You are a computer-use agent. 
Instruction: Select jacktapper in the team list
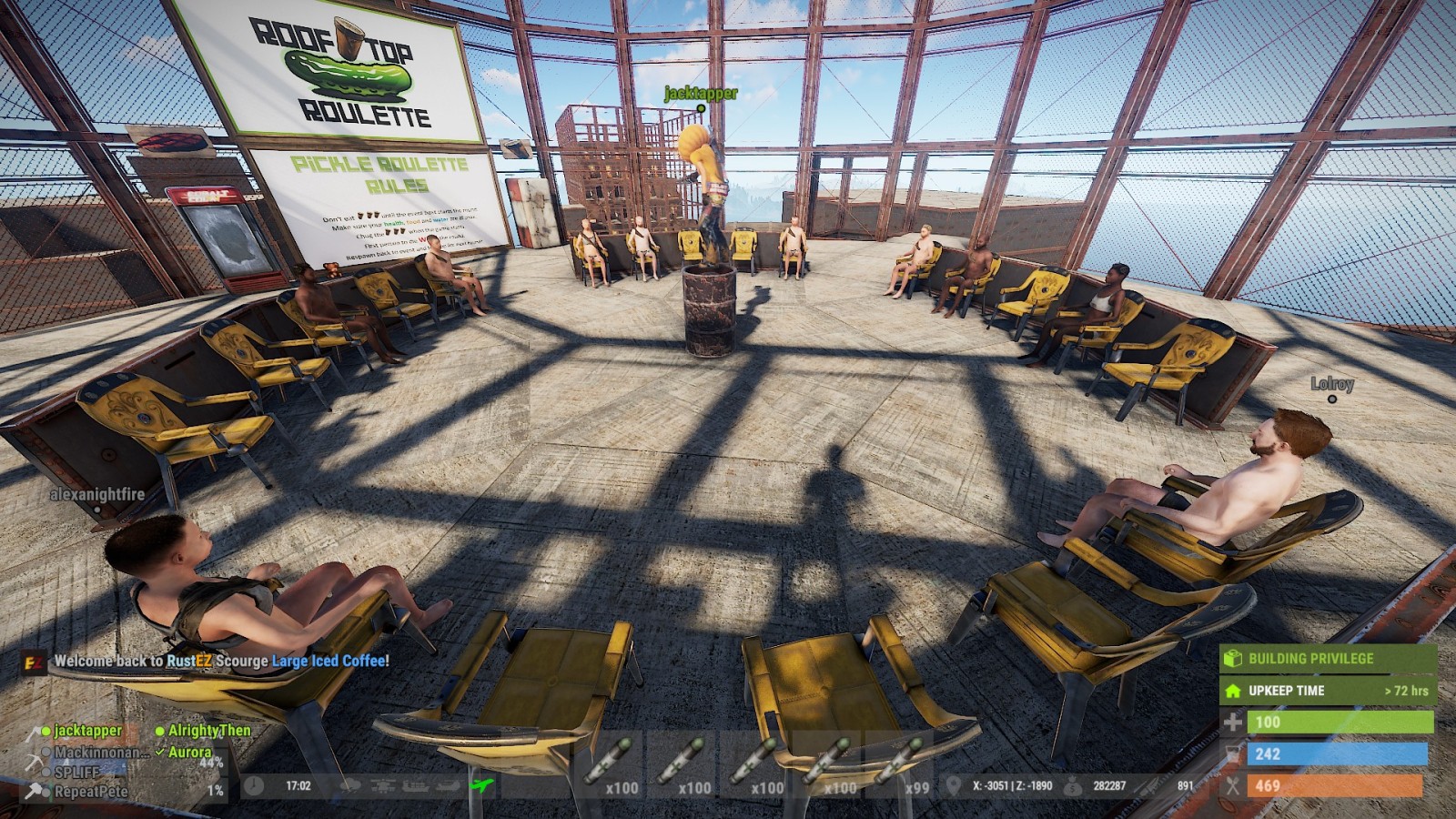coord(87,731)
